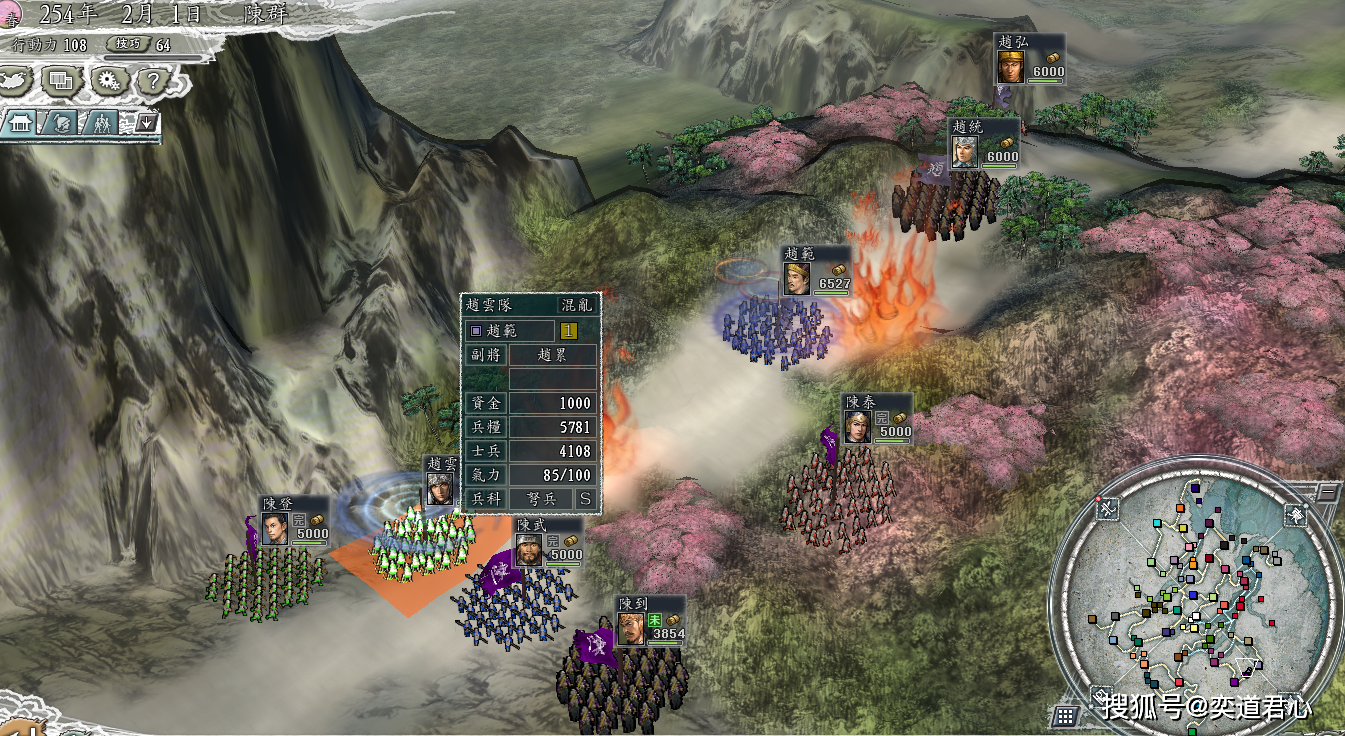
Task: Collapse the tab bar with the down arrow
Action: [x=146, y=123]
